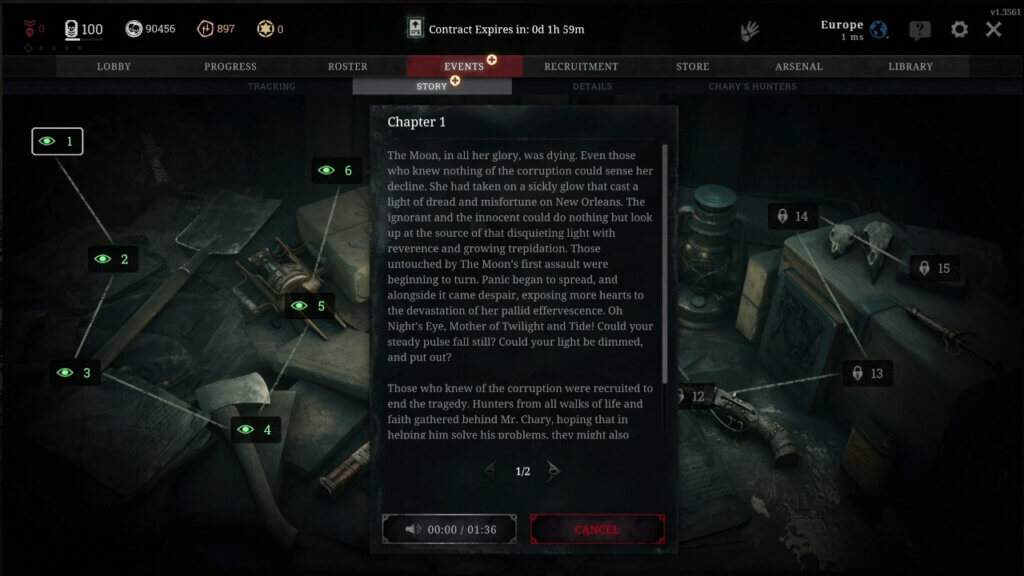The width and height of the screenshot is (1024, 576).
Task: Click the Europe region globe icon
Action: click(879, 29)
